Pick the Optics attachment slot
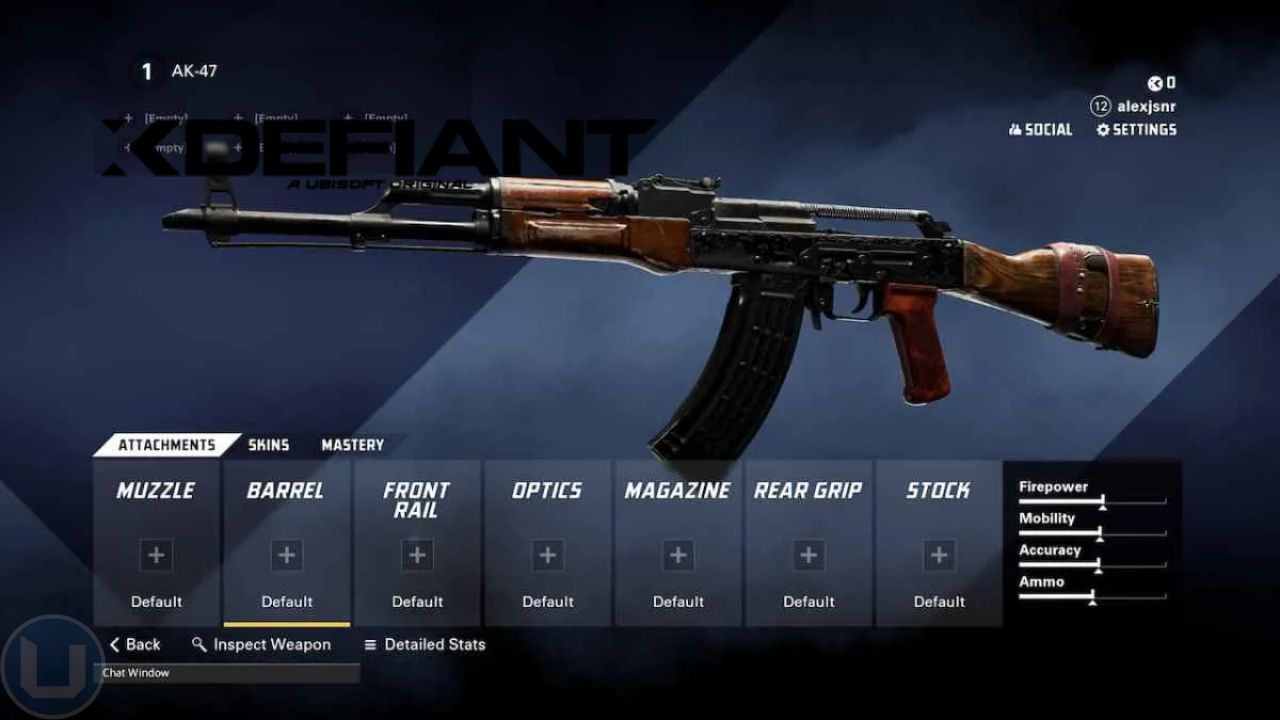1280x720 pixels. (x=547, y=544)
